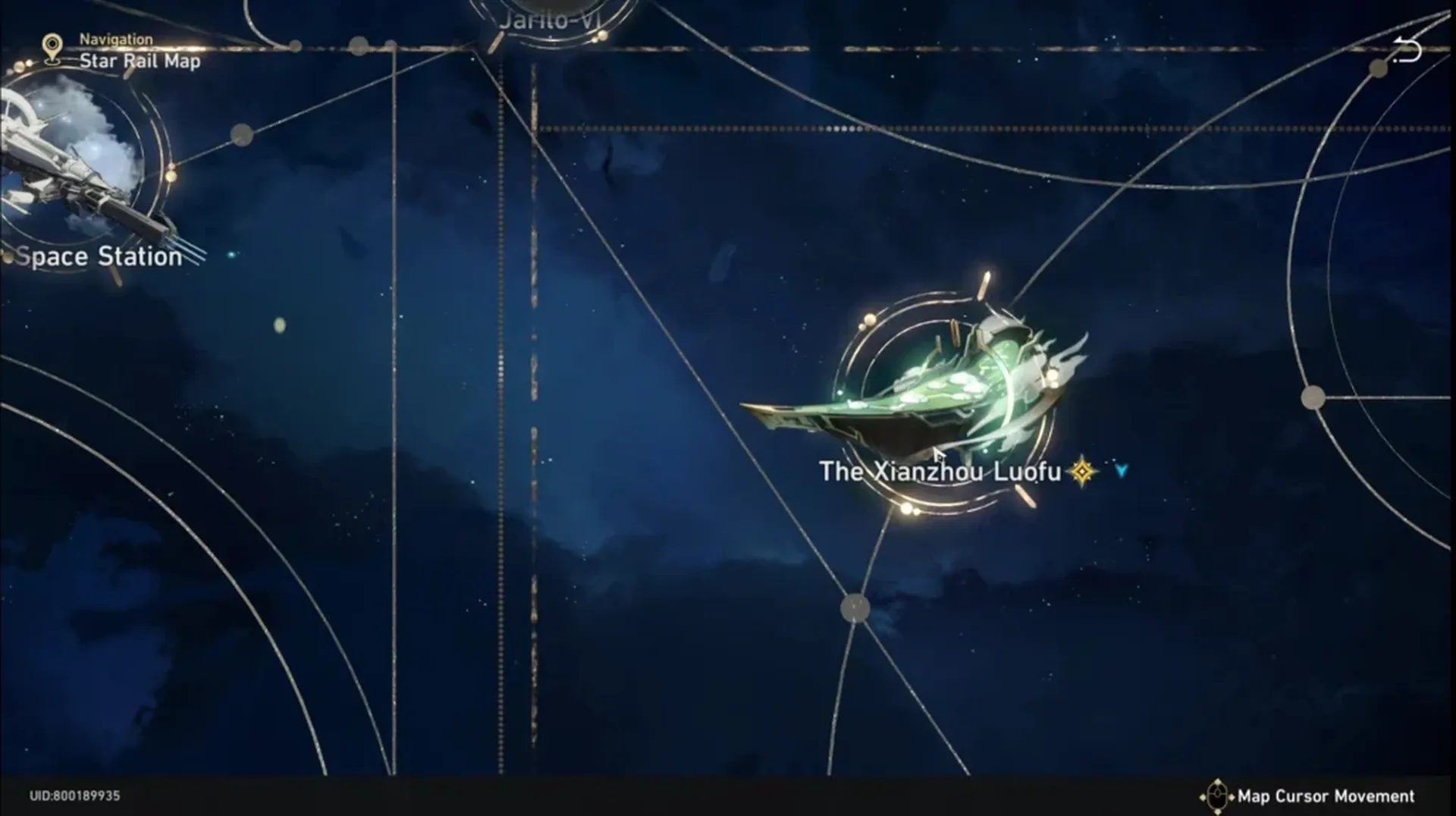This screenshot has height=816, width=1456.
Task: Select the large gold node on the right edge
Action: [1312, 397]
